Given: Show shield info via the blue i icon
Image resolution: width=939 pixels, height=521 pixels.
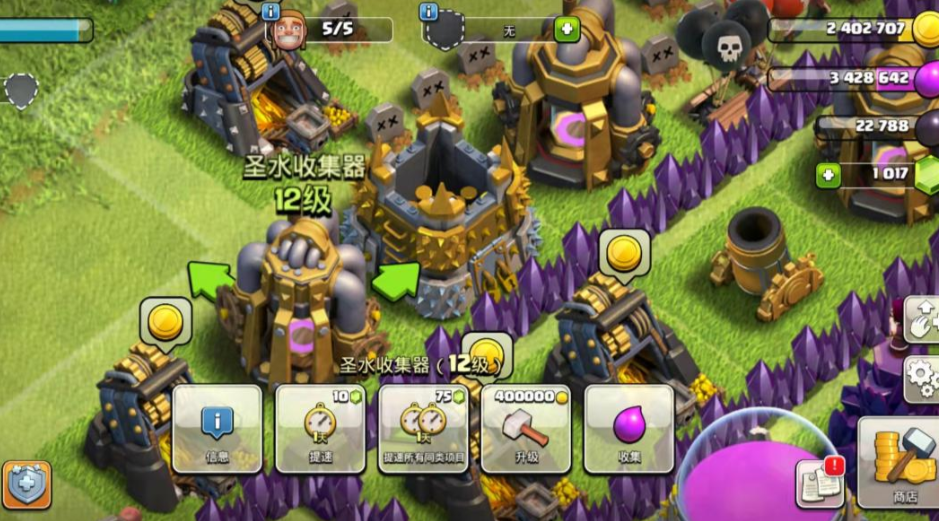Looking at the screenshot, I should (x=429, y=12).
